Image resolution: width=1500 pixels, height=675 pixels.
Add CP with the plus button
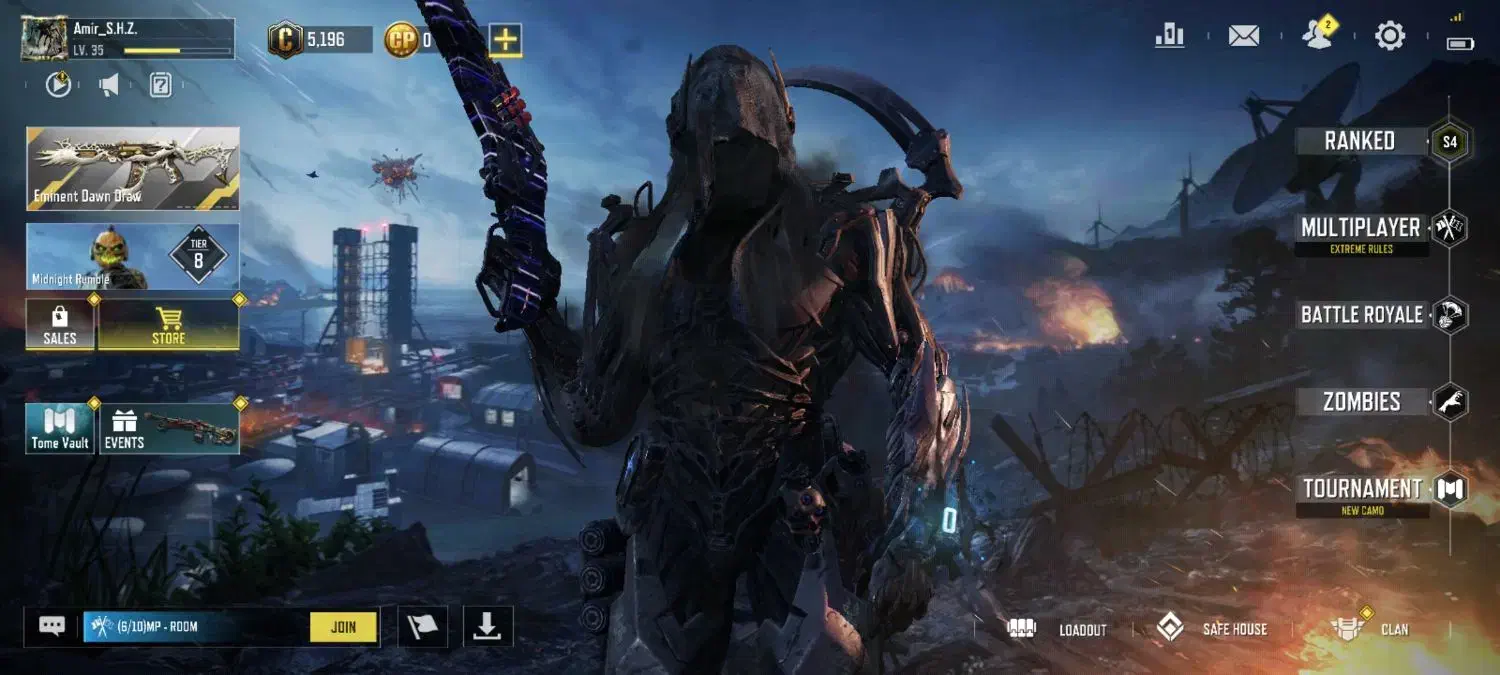[x=506, y=40]
